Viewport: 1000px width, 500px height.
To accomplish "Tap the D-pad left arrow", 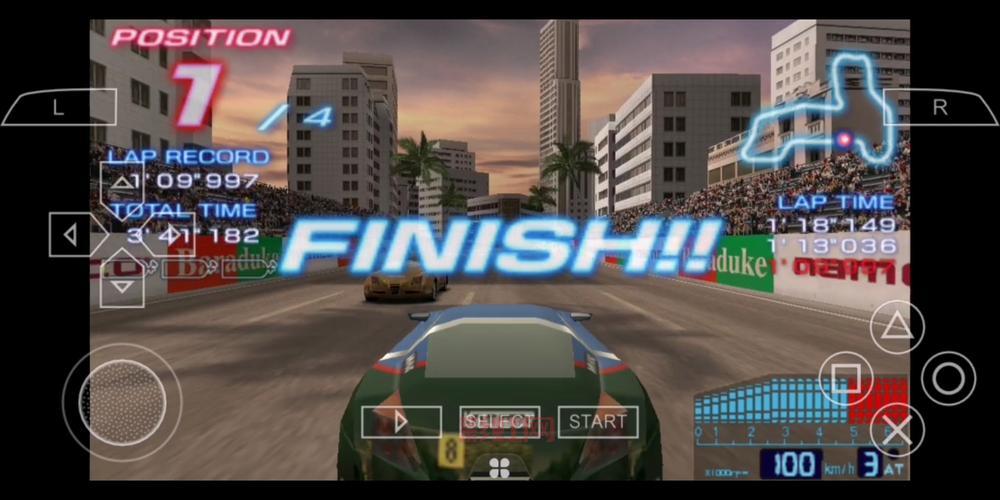I will tap(71, 235).
